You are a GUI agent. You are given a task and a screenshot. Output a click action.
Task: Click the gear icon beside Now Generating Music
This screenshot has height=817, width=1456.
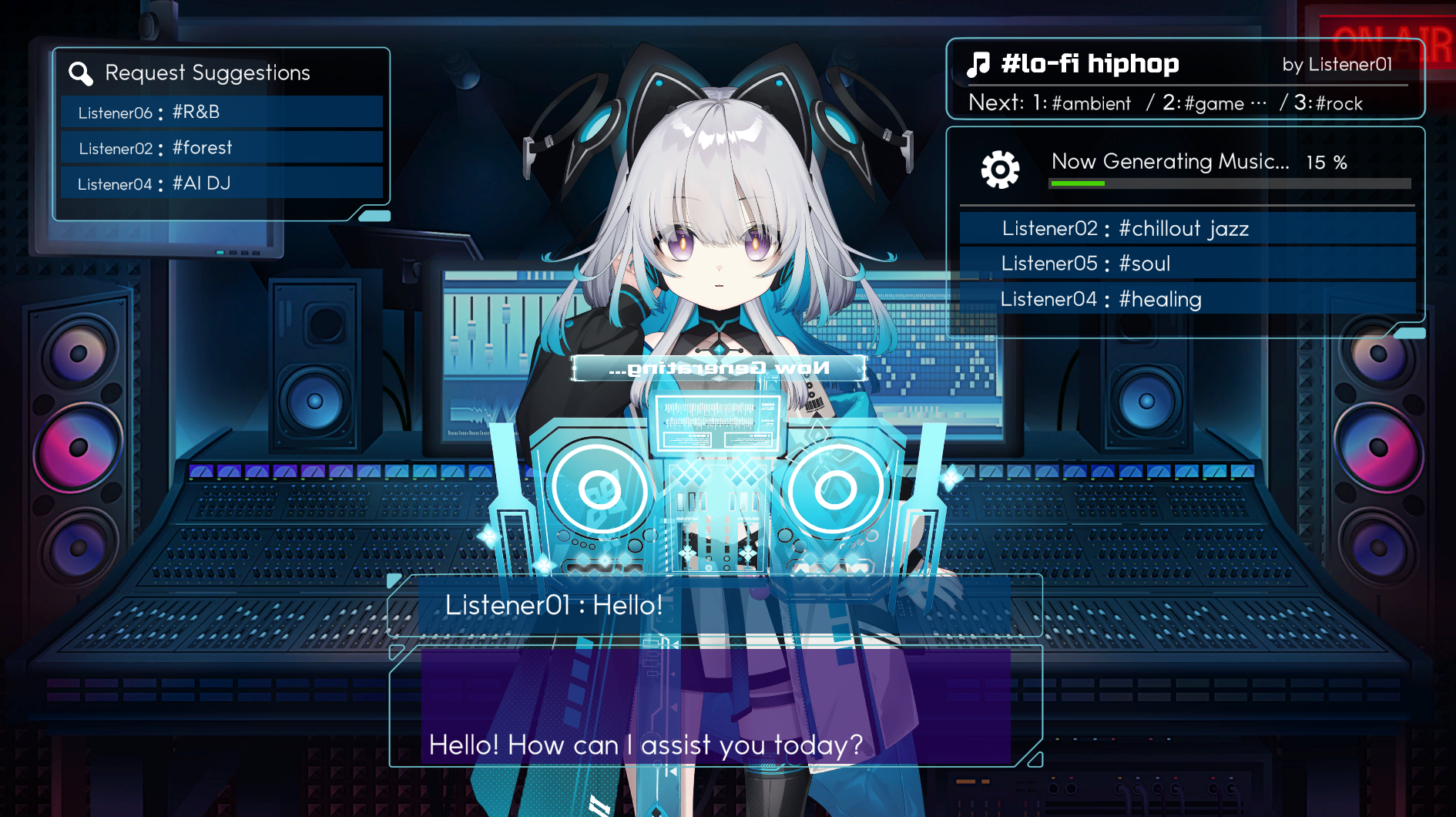(x=1000, y=170)
